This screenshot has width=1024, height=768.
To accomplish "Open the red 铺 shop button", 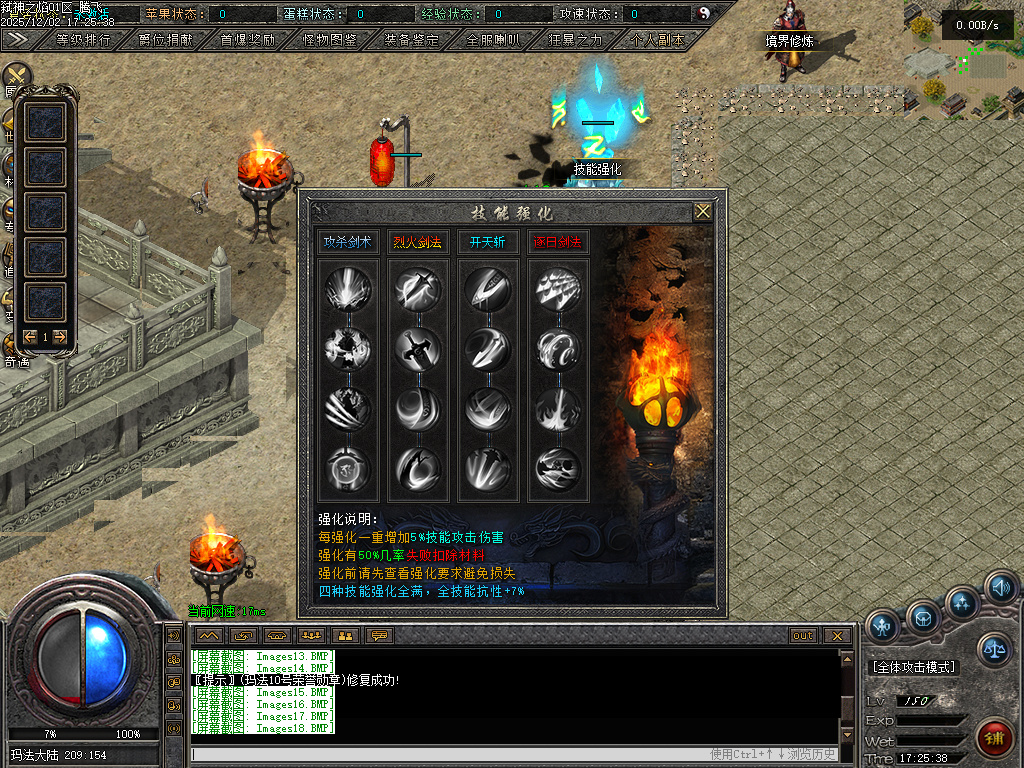I will coord(994,738).
